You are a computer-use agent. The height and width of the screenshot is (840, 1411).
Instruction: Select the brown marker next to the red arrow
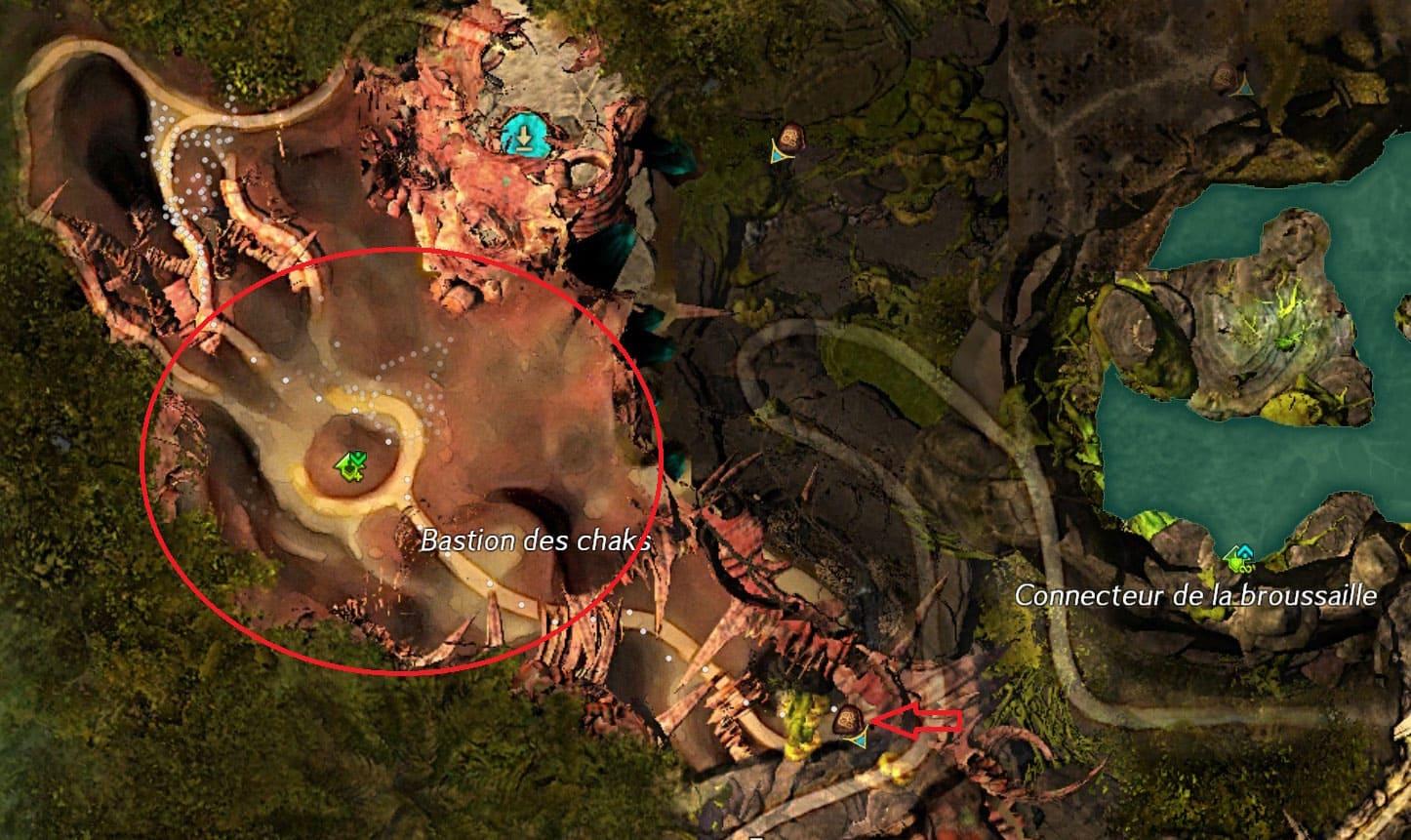[x=848, y=719]
